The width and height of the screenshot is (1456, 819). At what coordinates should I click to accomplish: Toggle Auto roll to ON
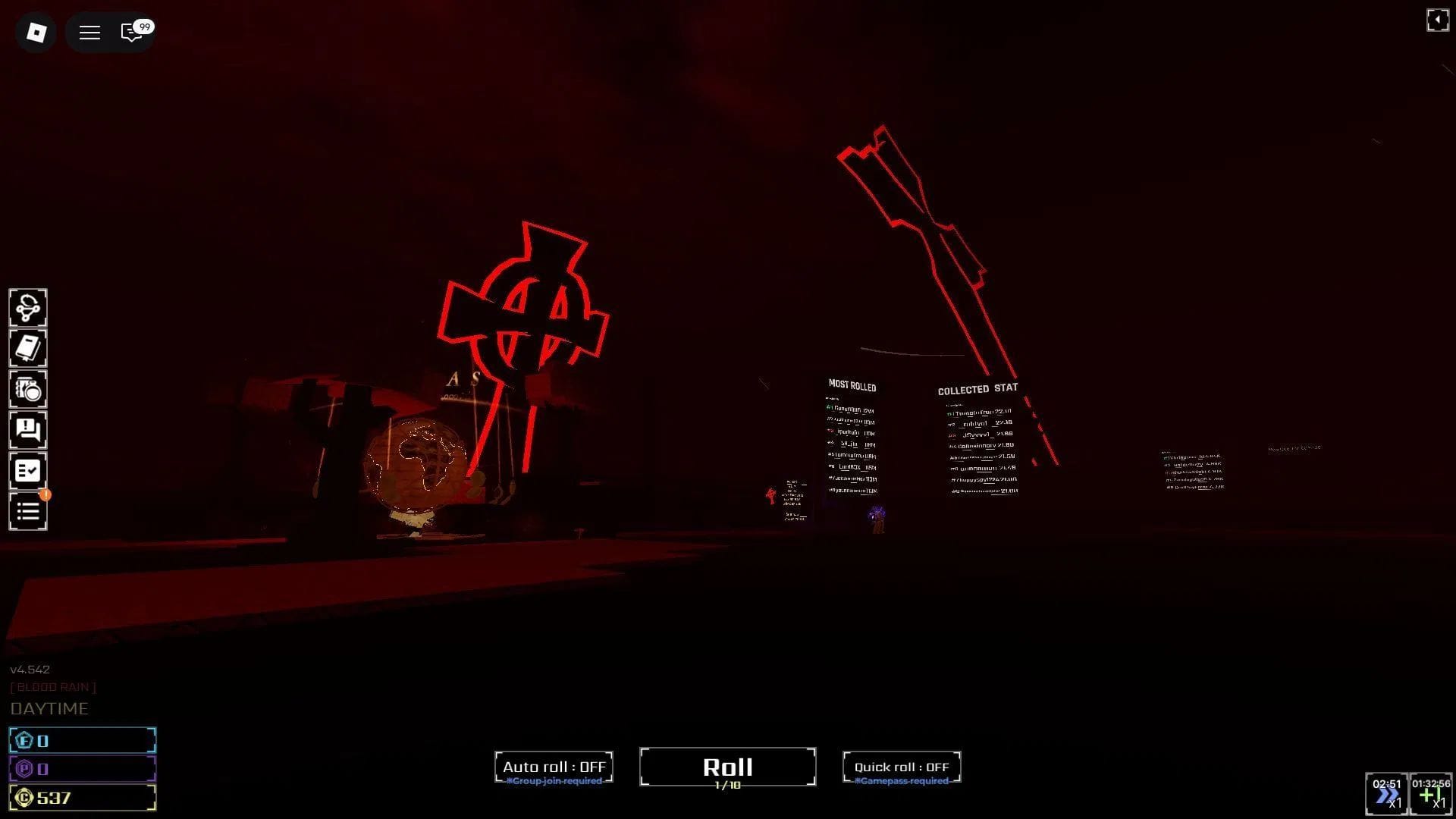pos(554,767)
